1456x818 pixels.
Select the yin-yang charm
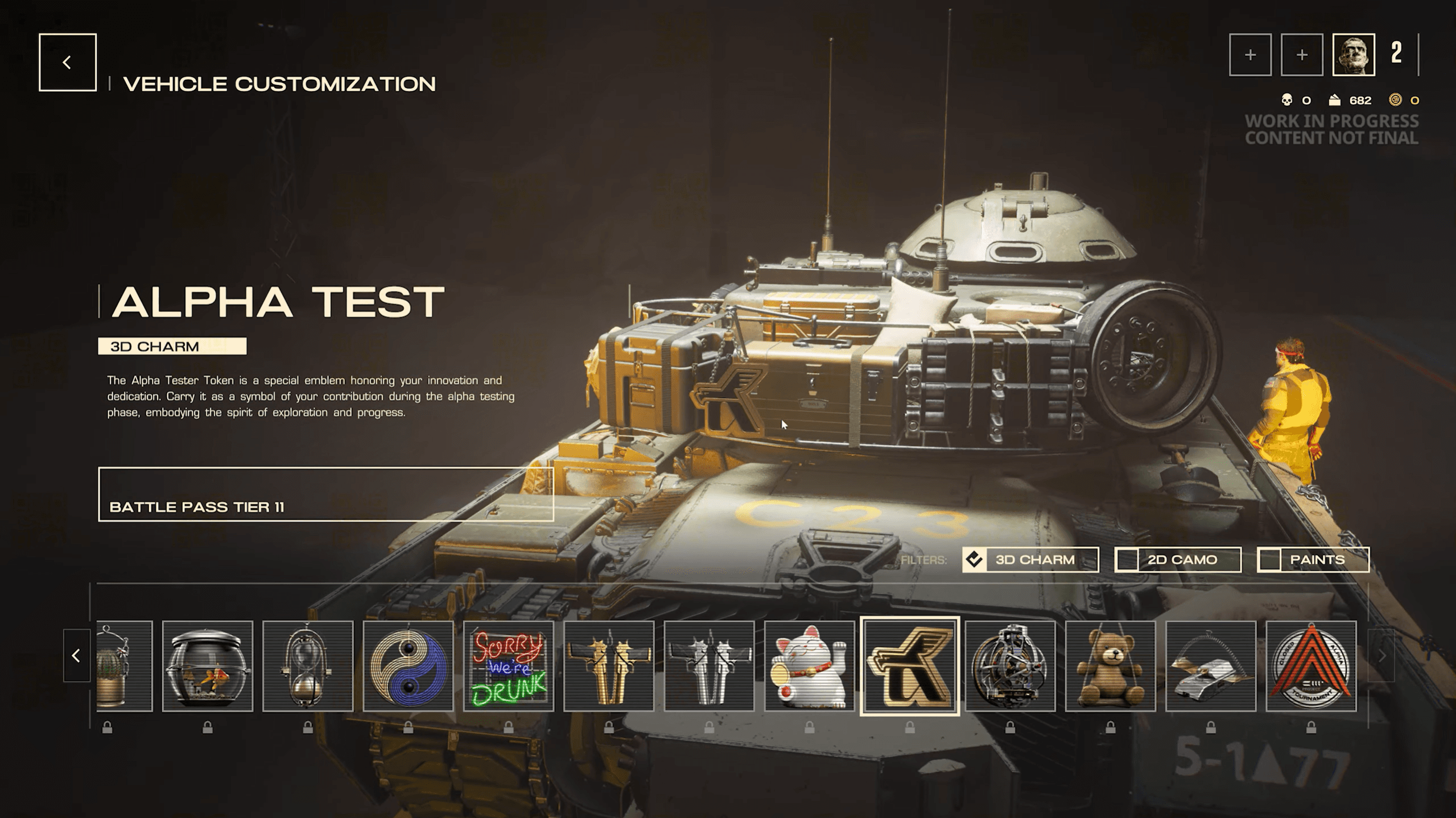pos(408,665)
